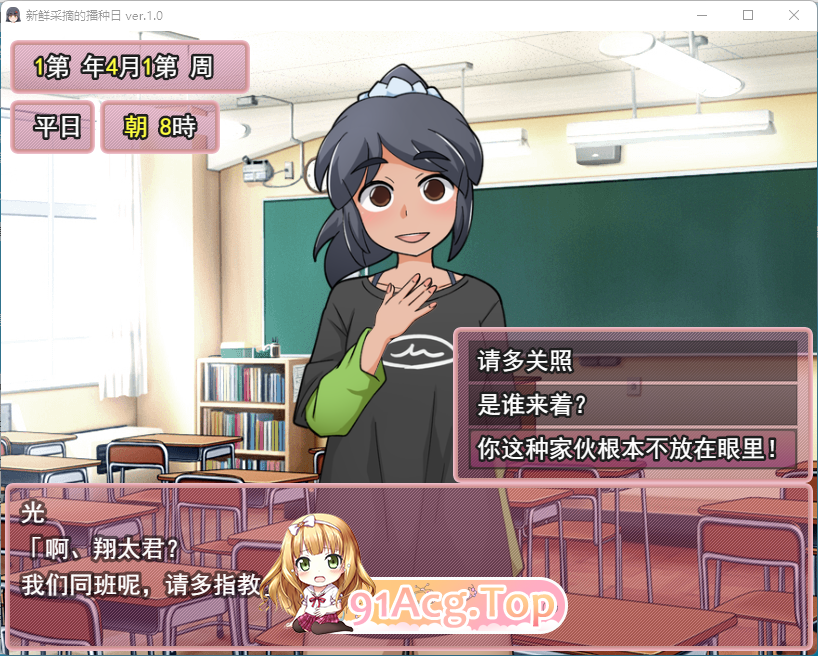Close the game window
This screenshot has width=818, height=656.
coord(793,15)
